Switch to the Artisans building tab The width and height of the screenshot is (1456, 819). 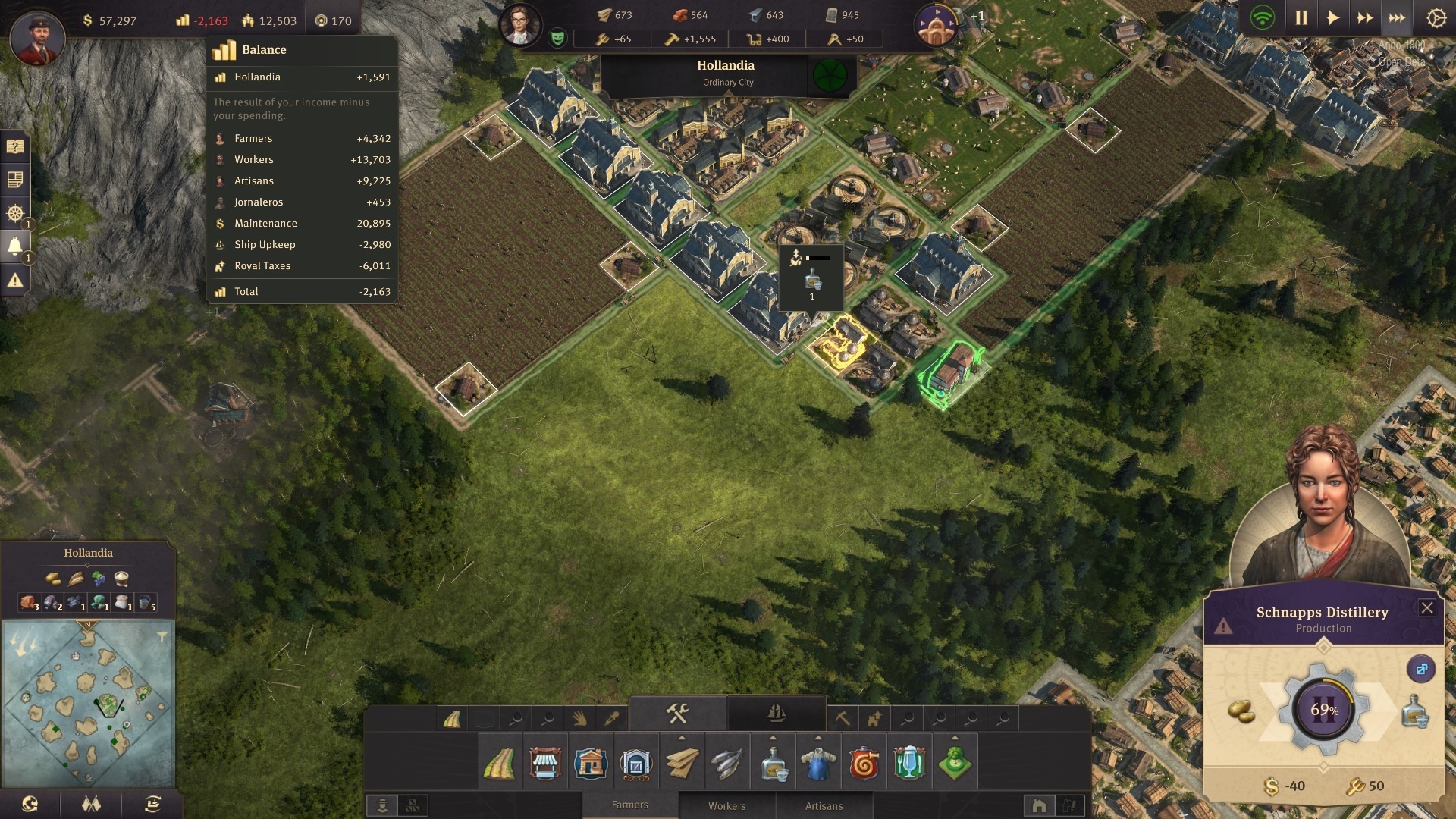point(824,805)
